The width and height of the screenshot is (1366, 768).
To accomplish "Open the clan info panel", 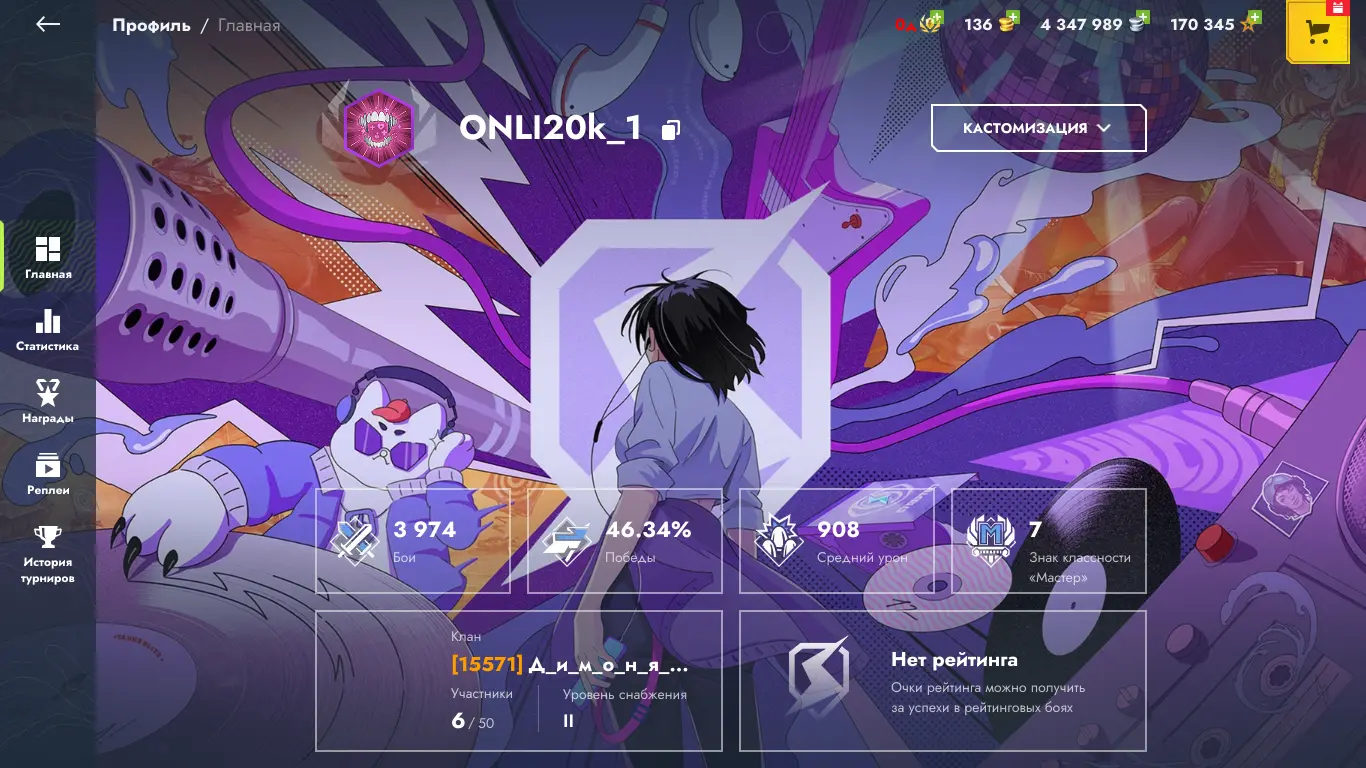I will point(519,680).
